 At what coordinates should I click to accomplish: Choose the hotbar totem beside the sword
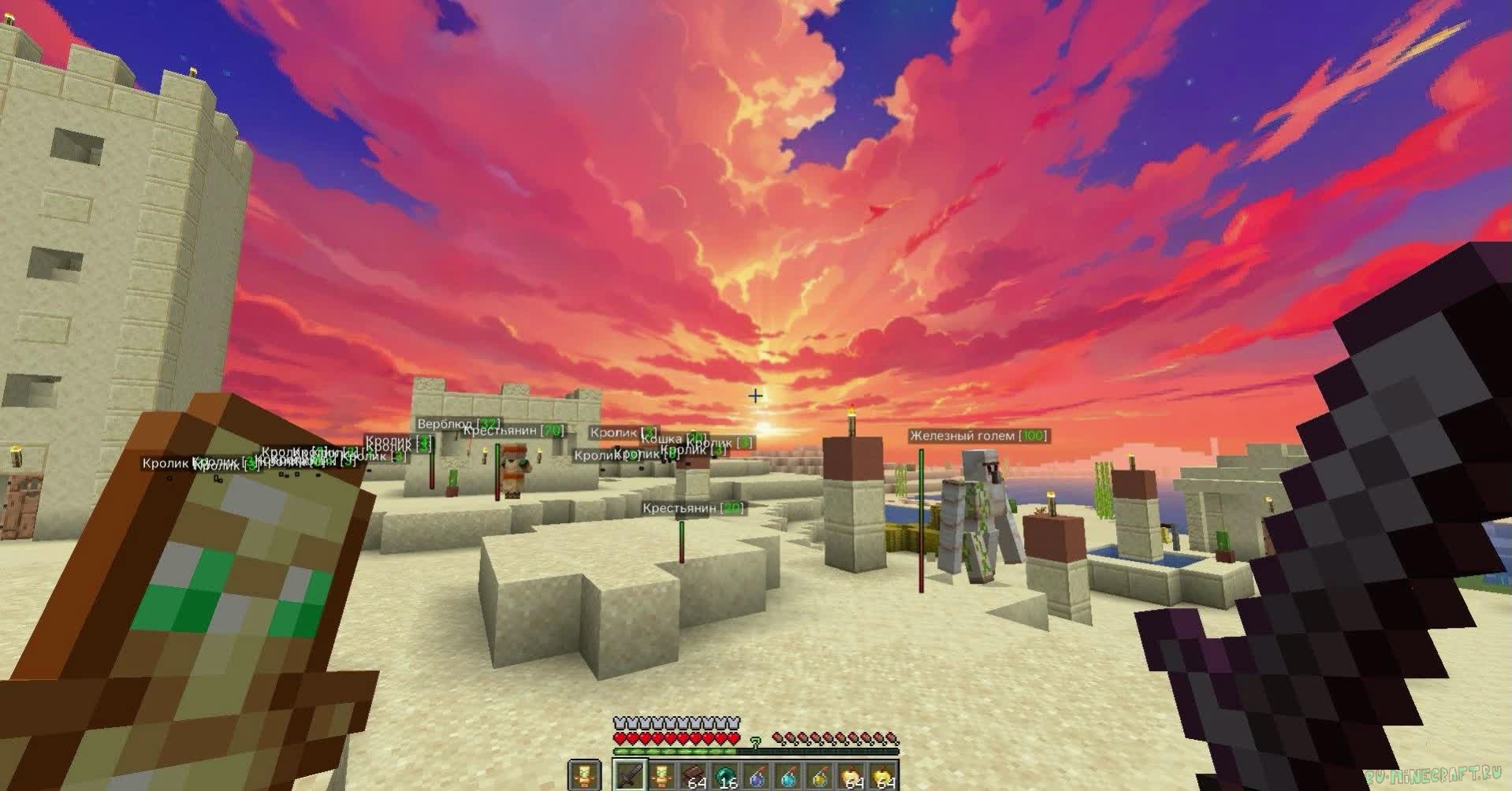coord(662,775)
